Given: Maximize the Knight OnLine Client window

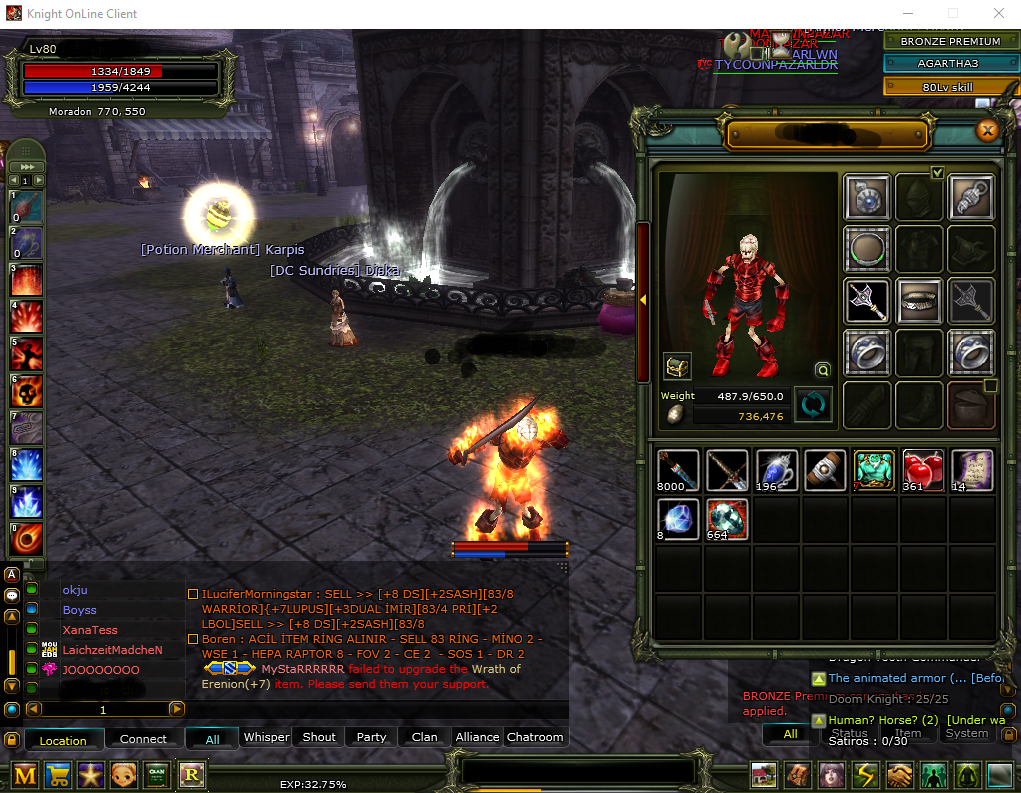Looking at the screenshot, I should tap(952, 14).
